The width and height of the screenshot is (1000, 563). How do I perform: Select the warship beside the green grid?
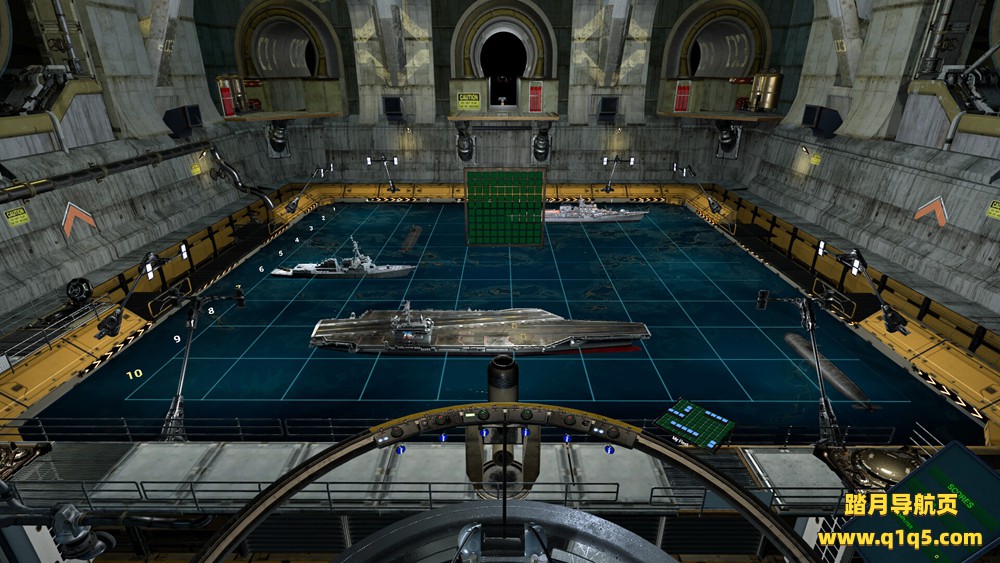click(x=594, y=213)
